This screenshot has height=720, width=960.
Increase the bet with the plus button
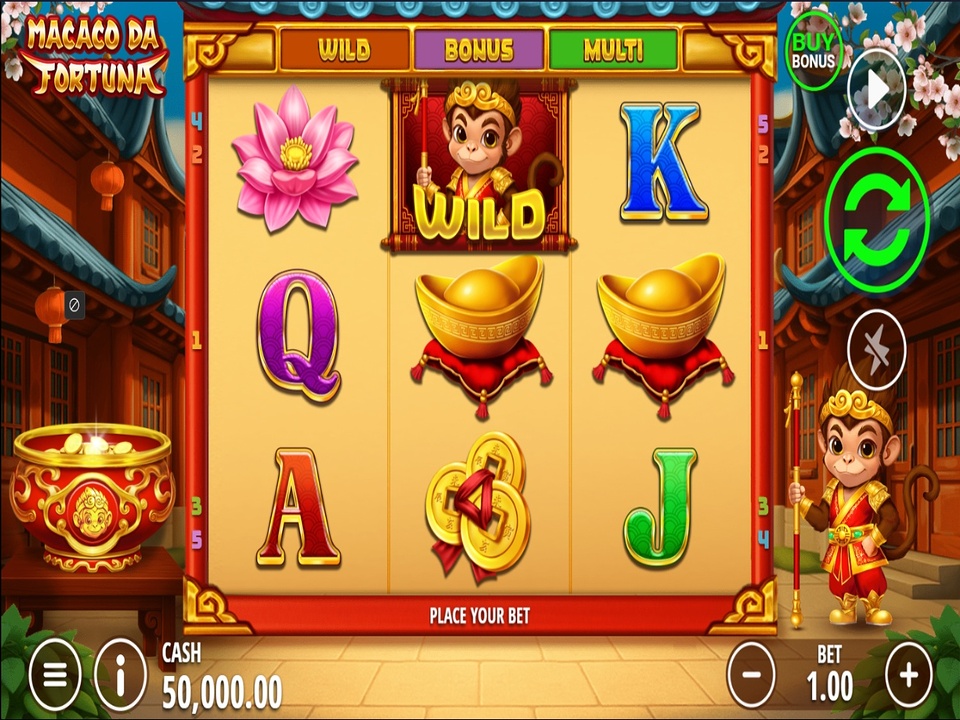coord(908,674)
